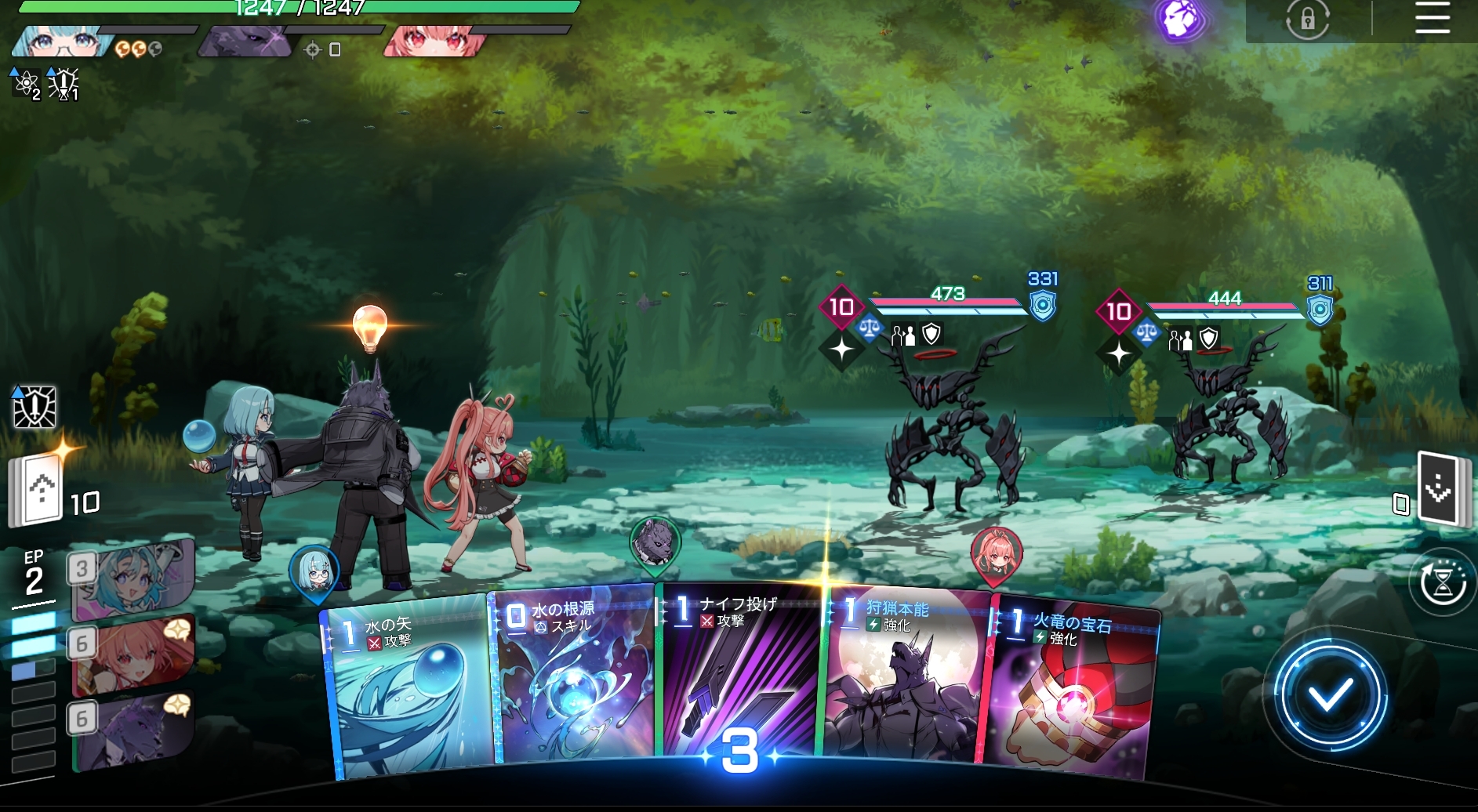This screenshot has height=812, width=1478.
Task: Select the glowing purple orb icon
Action: coord(1180,20)
